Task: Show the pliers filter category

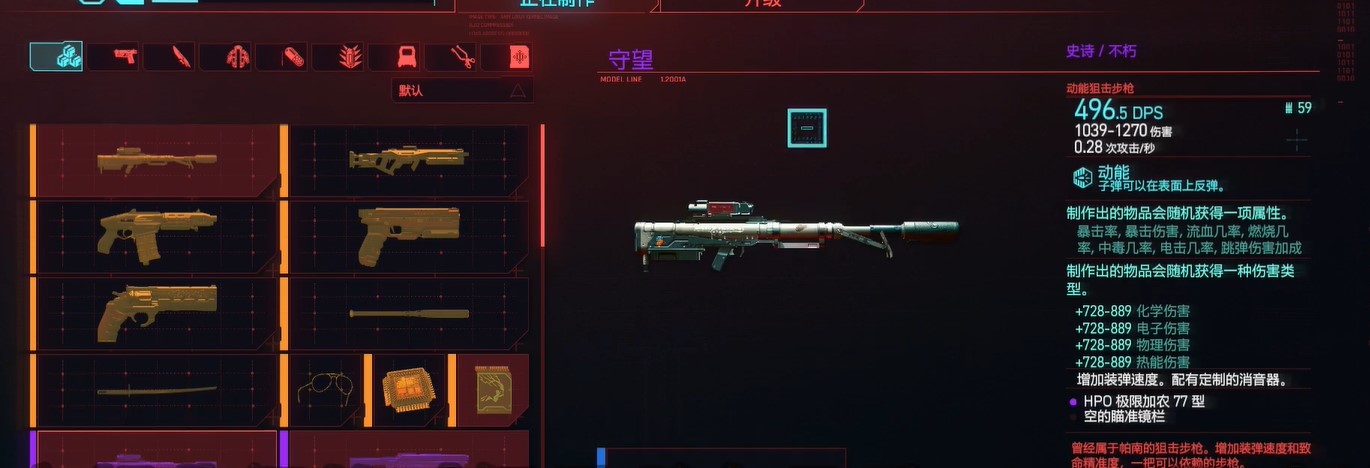Action: pos(462,57)
